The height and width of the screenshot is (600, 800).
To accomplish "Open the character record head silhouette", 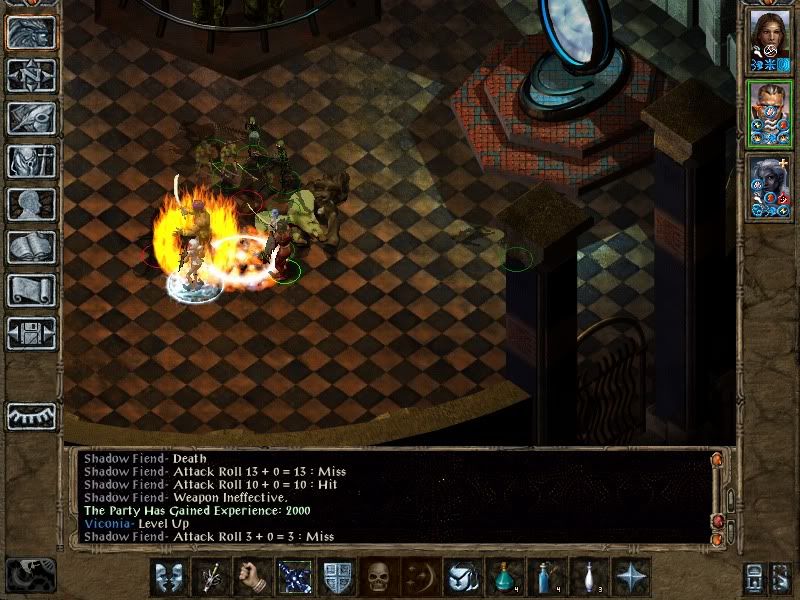I will click(x=31, y=204).
